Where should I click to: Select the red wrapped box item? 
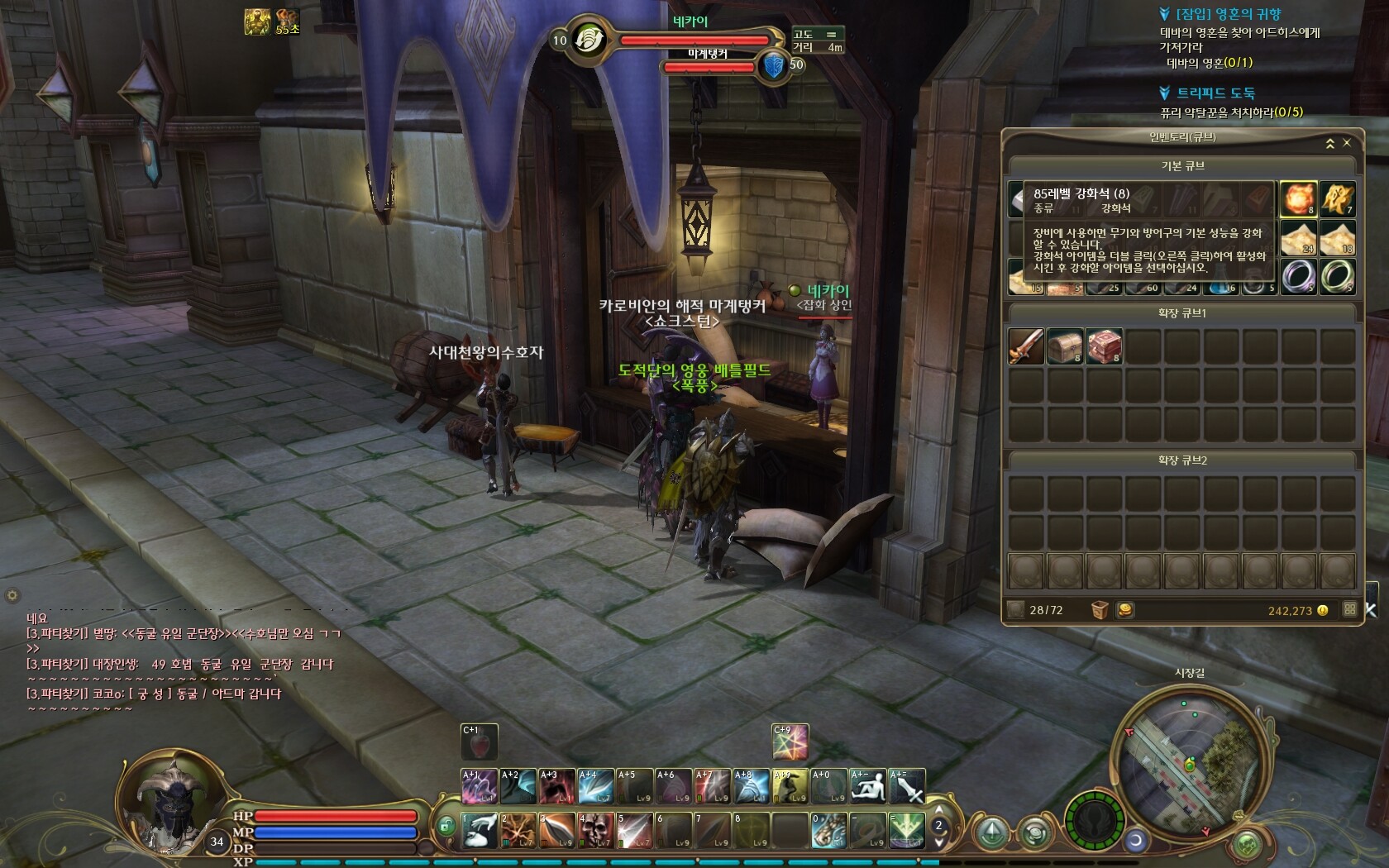pyautogui.click(x=1104, y=346)
